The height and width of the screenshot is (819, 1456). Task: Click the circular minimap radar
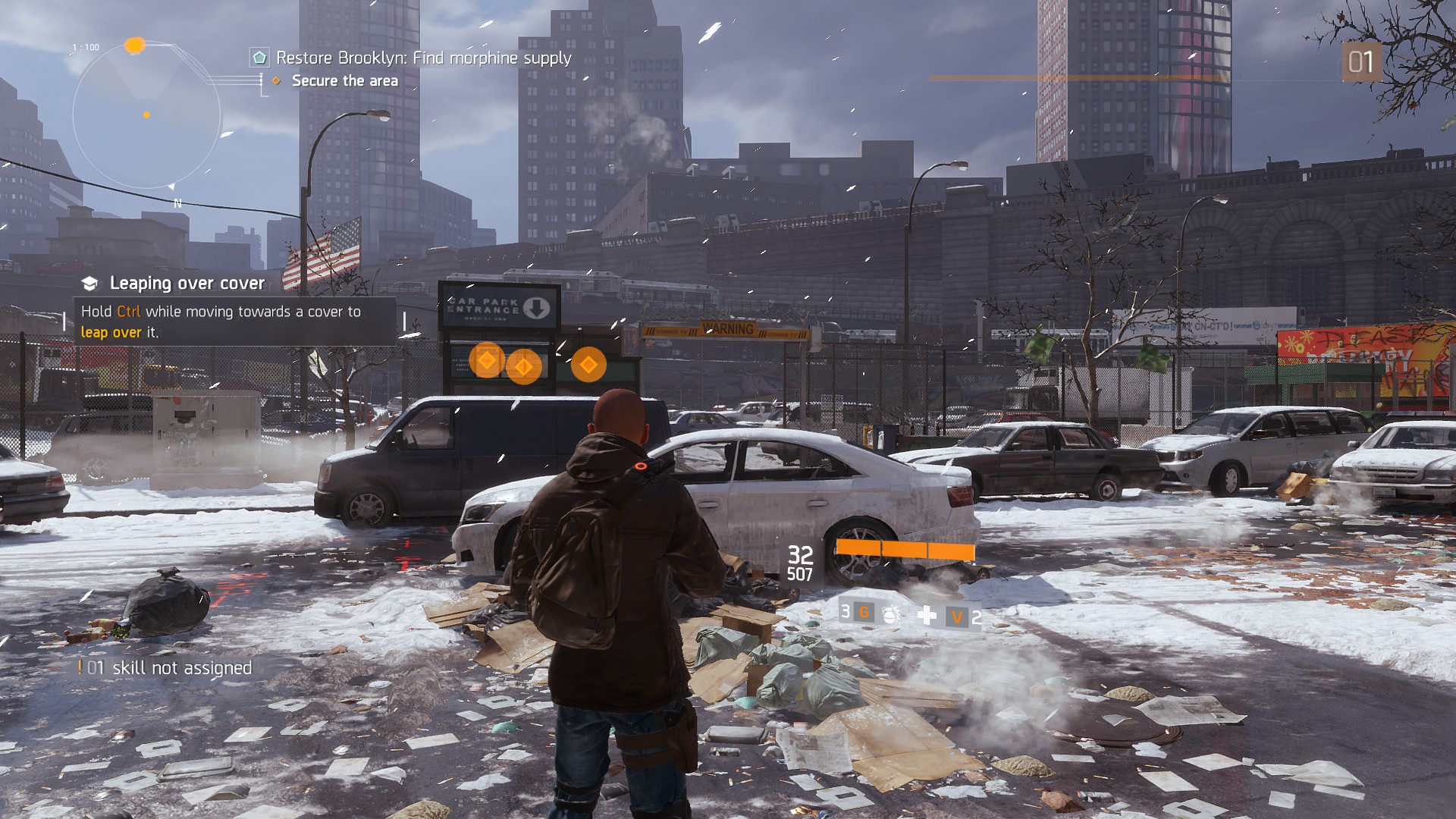click(146, 115)
